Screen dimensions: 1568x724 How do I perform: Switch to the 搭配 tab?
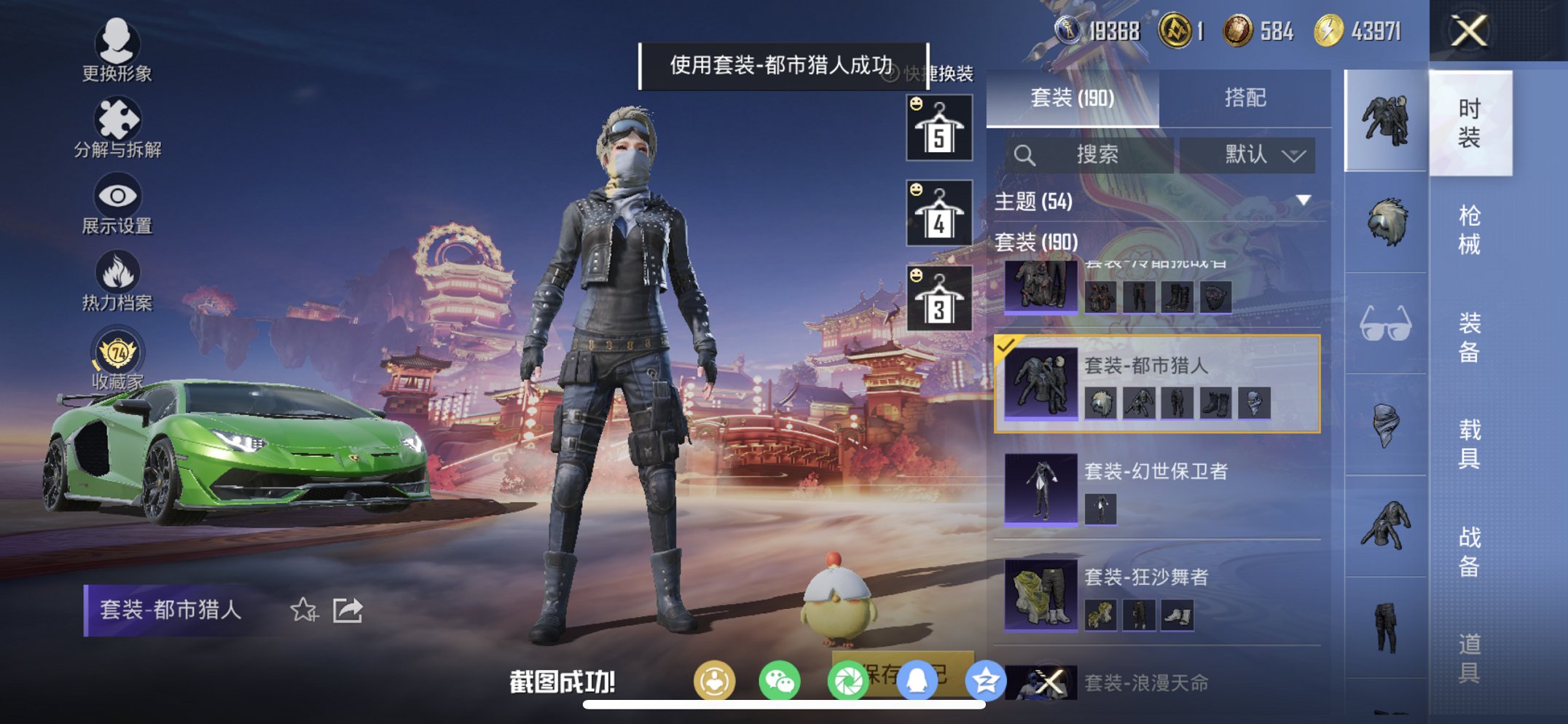pyautogui.click(x=1247, y=97)
